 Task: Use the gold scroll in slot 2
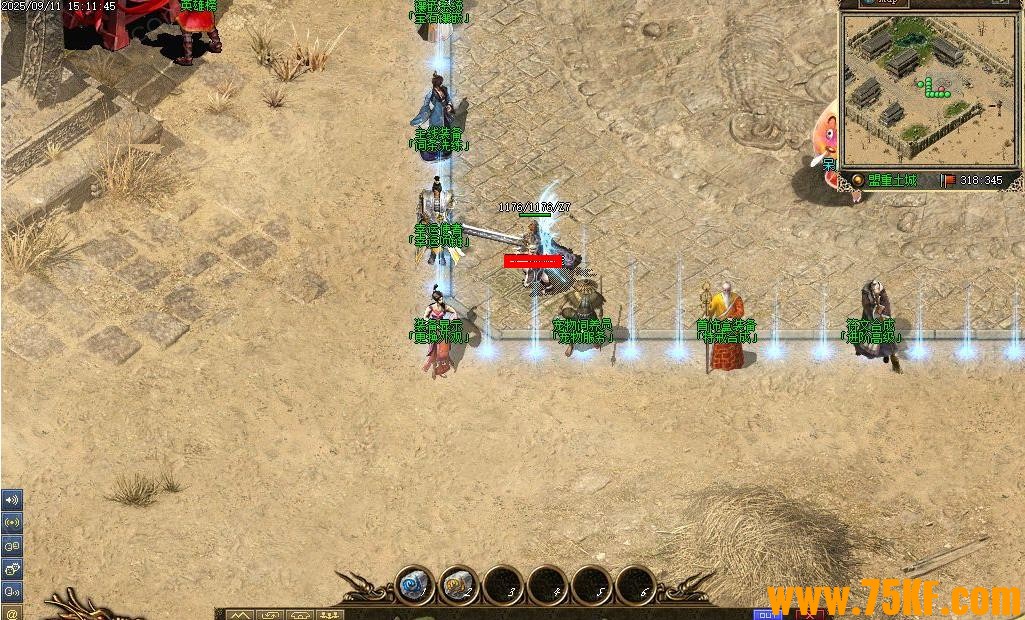(459, 584)
